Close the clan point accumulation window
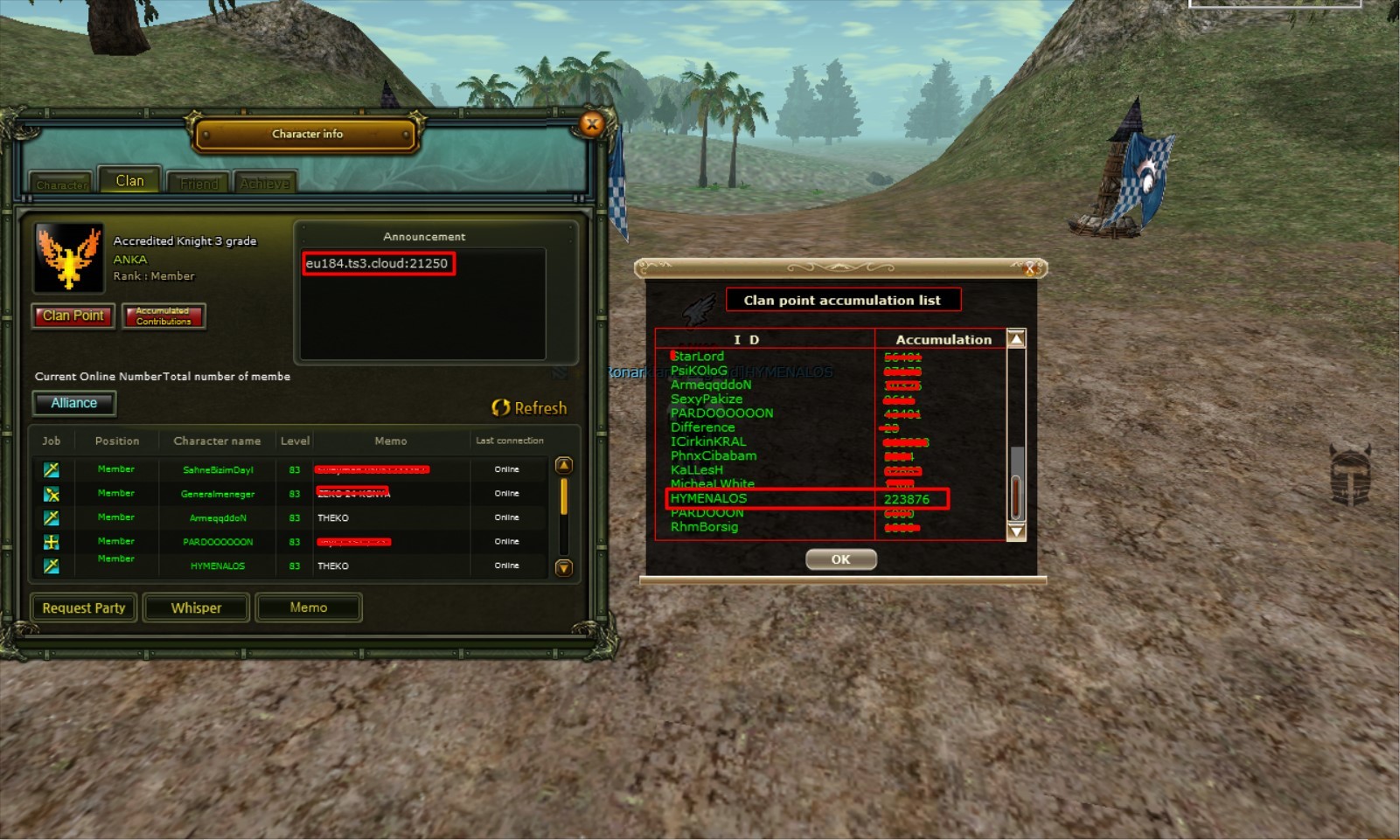Image resolution: width=1400 pixels, height=840 pixels. tap(1030, 268)
